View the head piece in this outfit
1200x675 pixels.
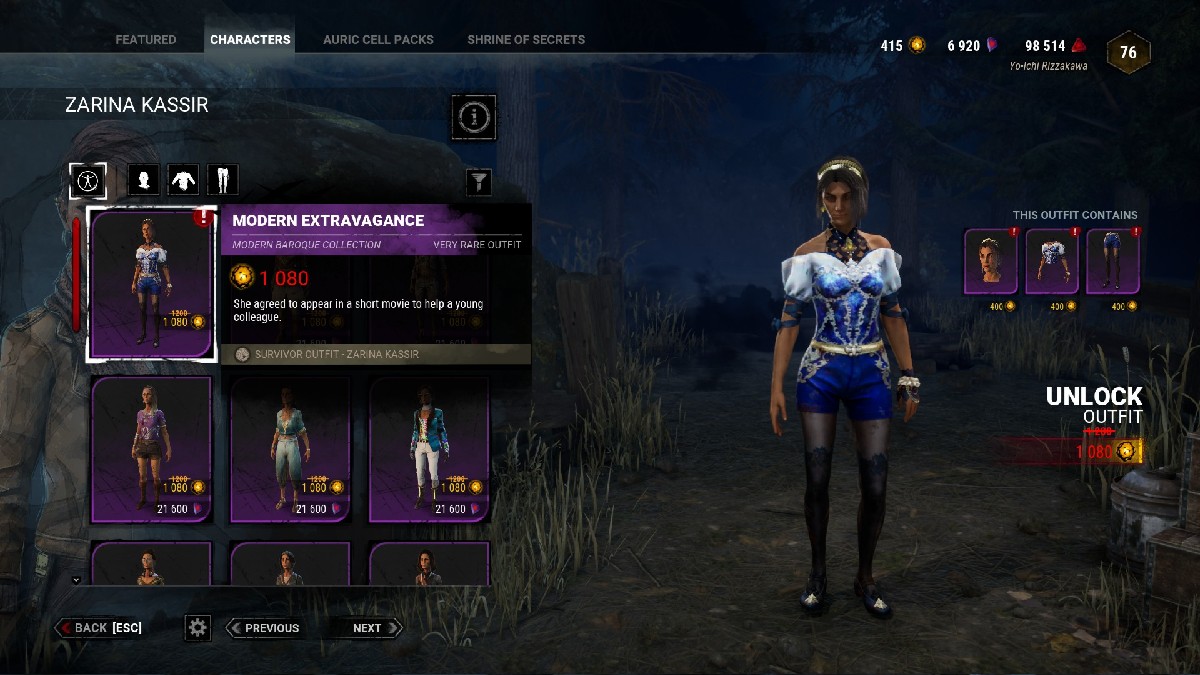991,262
